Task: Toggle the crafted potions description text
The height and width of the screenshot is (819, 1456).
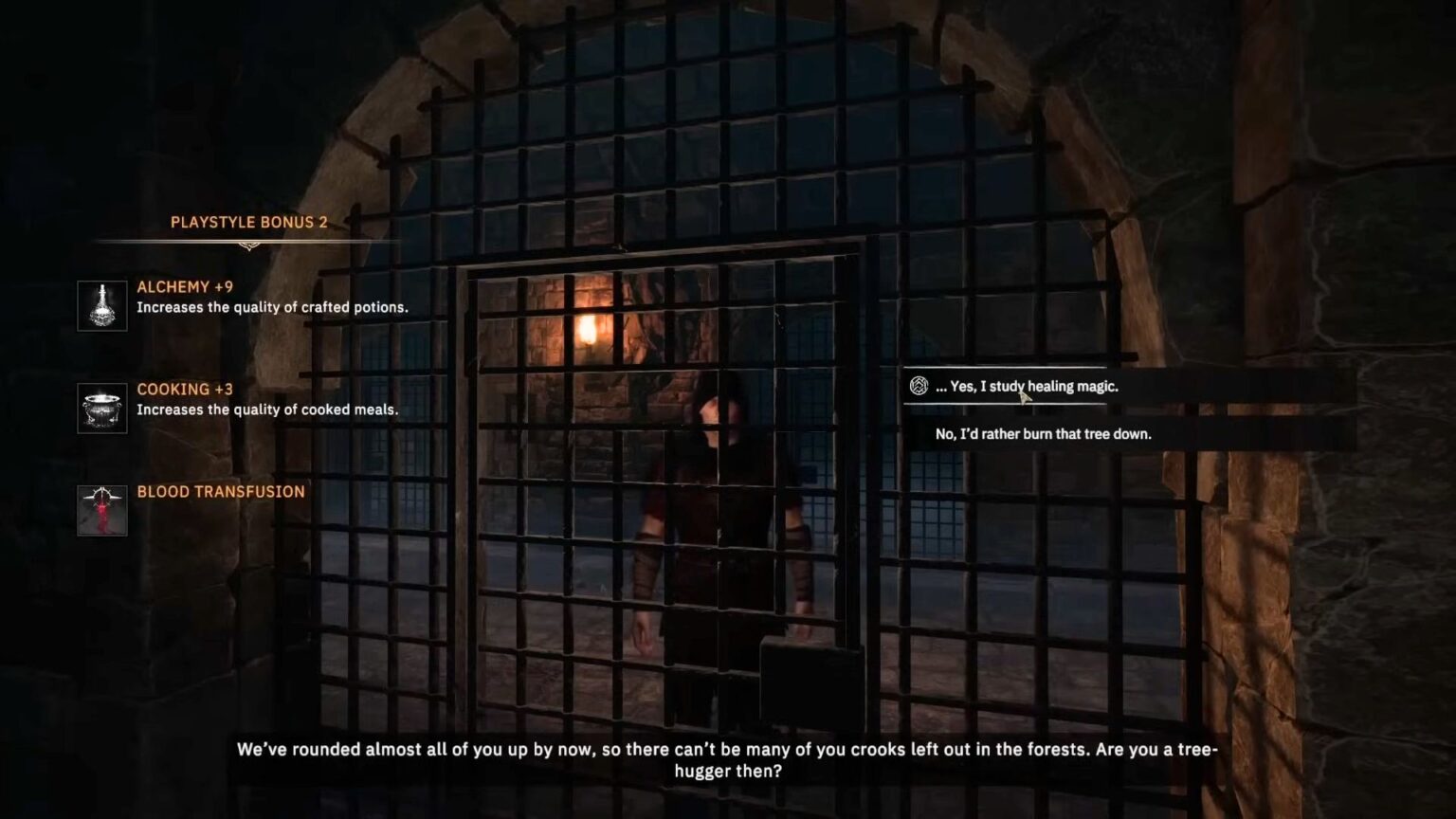Action: [273, 307]
